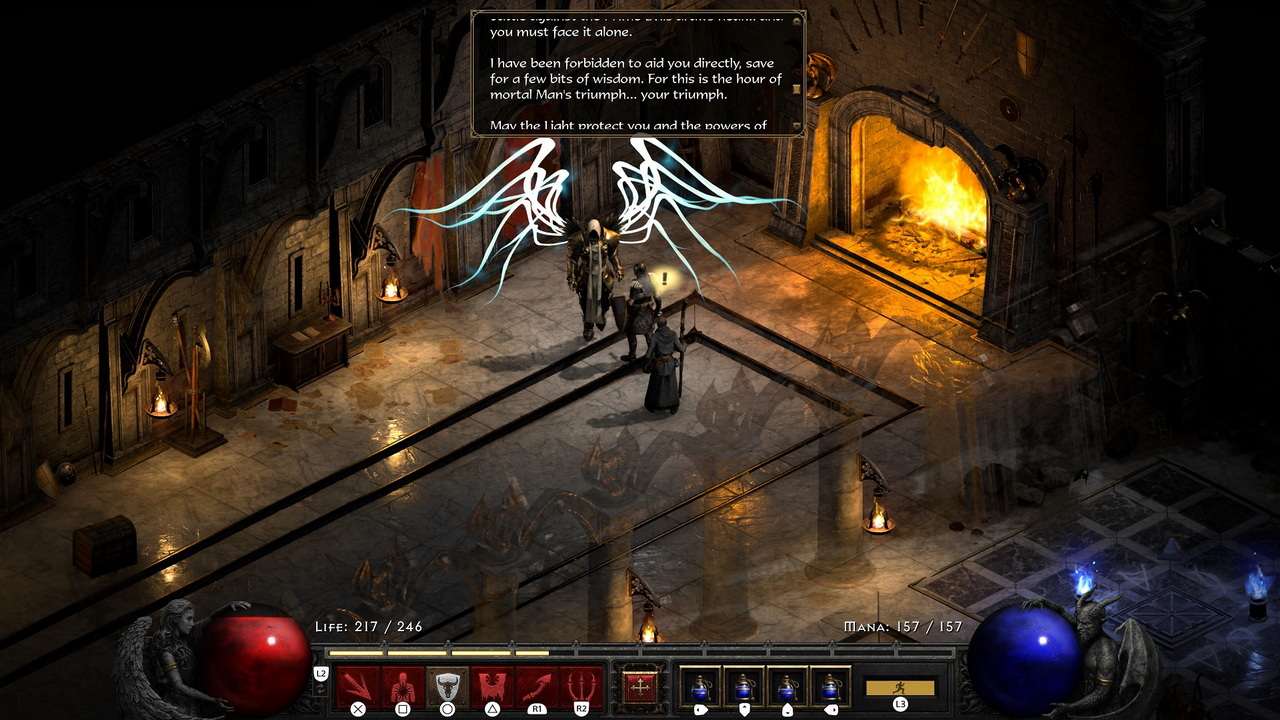Activate the trident skill
The width and height of the screenshot is (1280, 720).
pos(581,686)
